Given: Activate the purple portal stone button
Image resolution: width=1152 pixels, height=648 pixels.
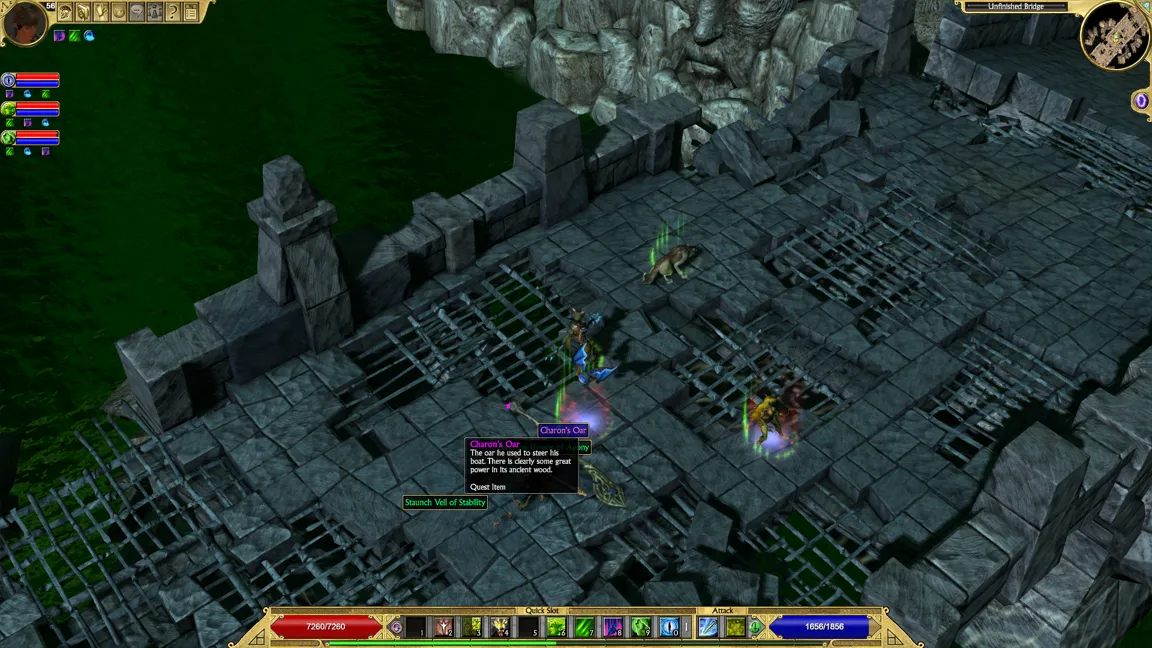Looking at the screenshot, I should pyautogui.click(x=1141, y=100).
